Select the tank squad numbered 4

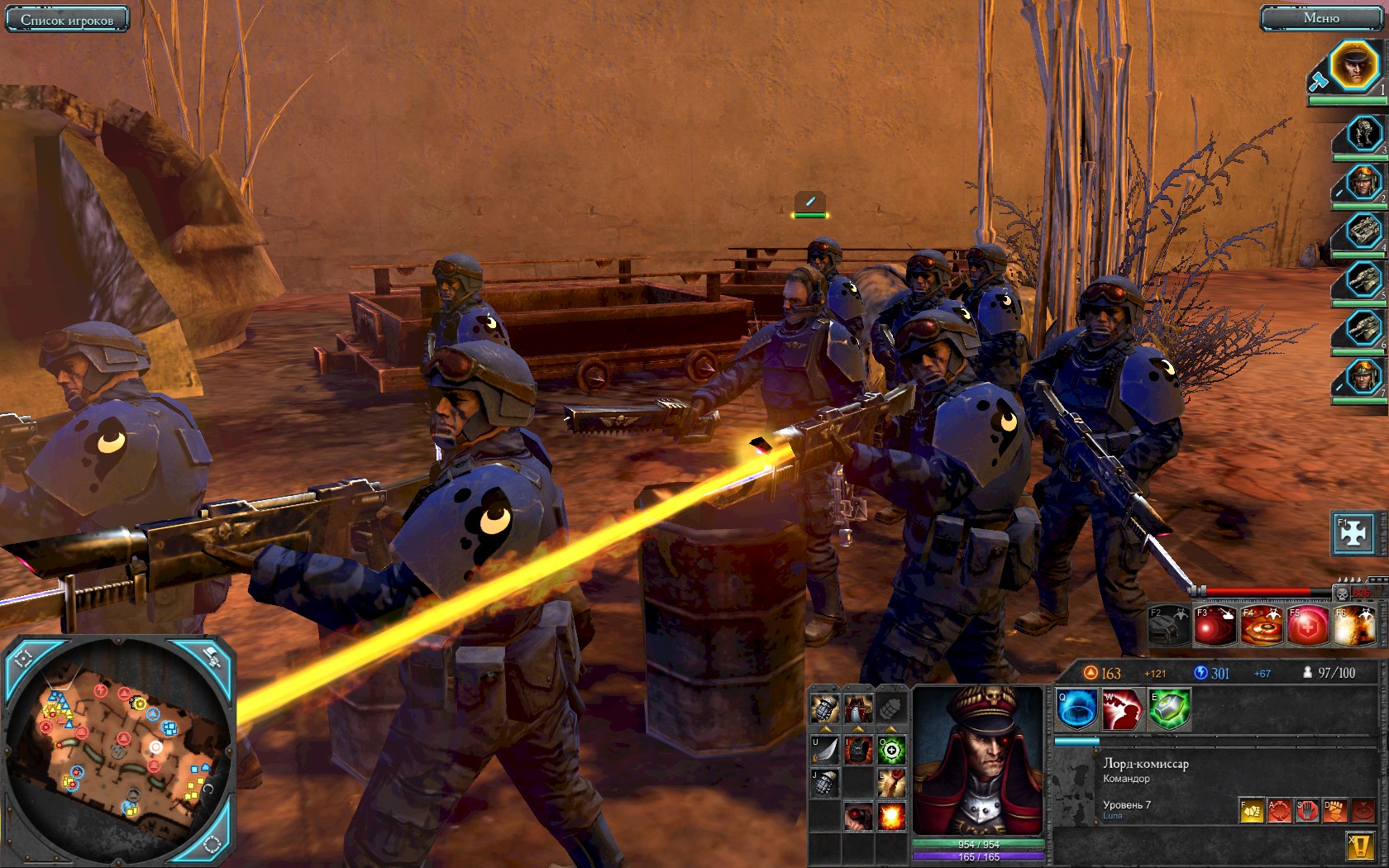(1363, 231)
